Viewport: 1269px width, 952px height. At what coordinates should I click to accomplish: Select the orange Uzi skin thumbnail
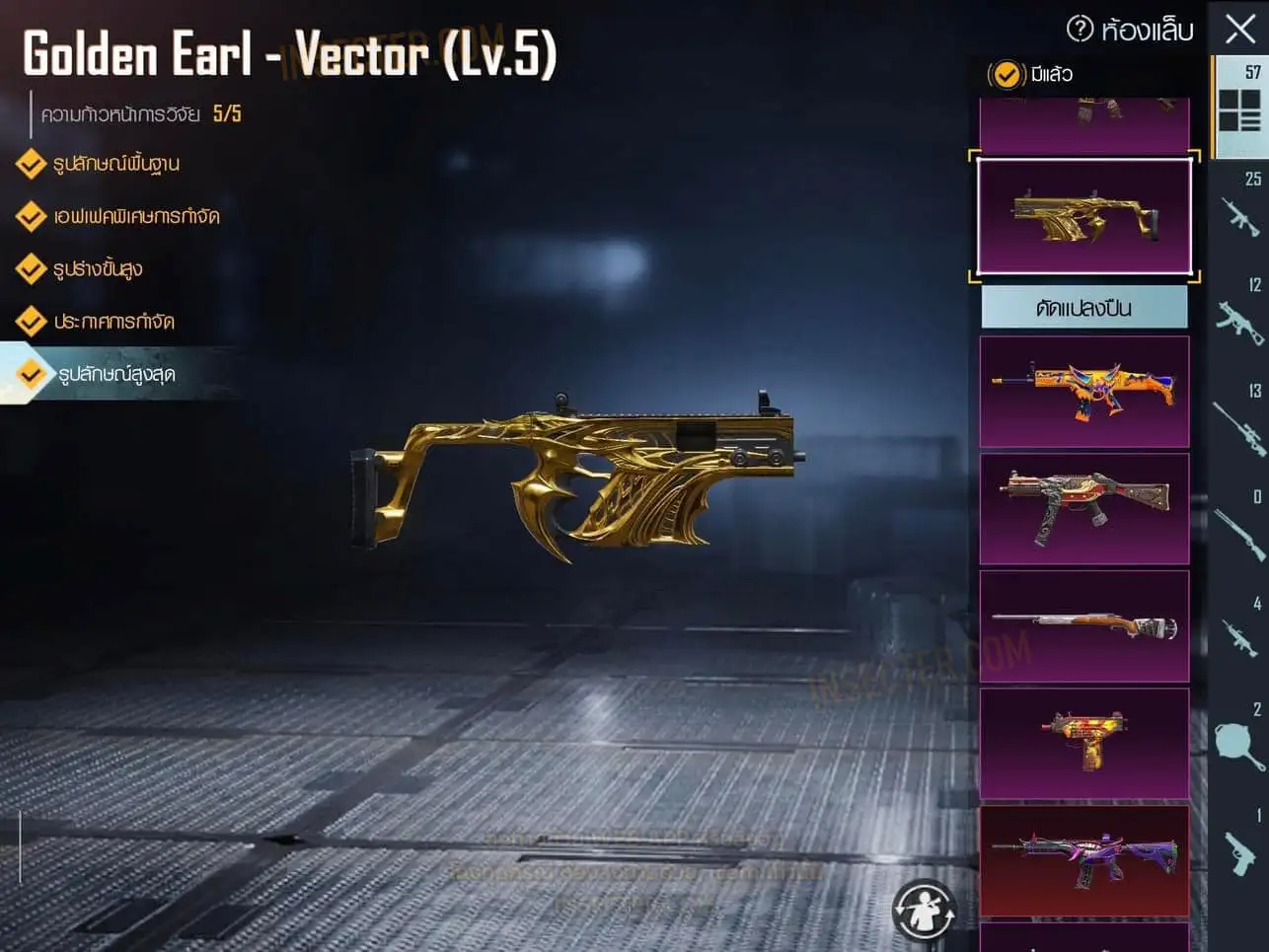point(1083,743)
